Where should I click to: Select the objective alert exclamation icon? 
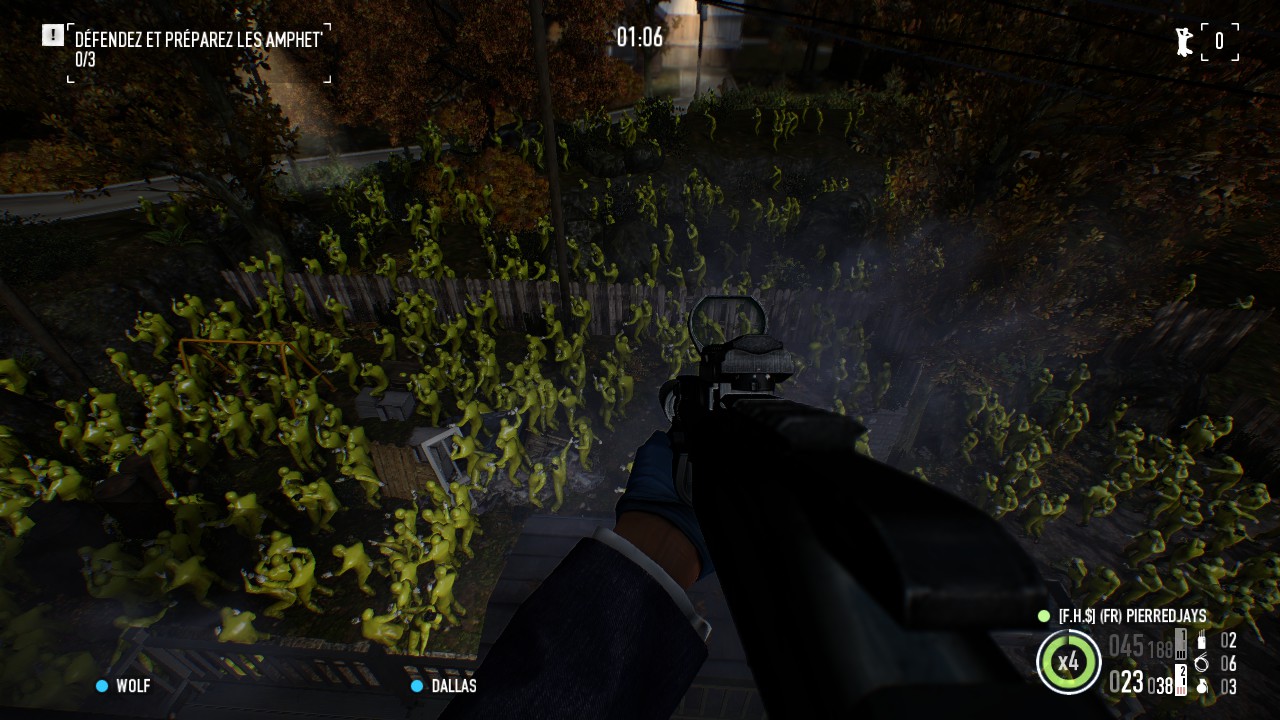click(52, 36)
